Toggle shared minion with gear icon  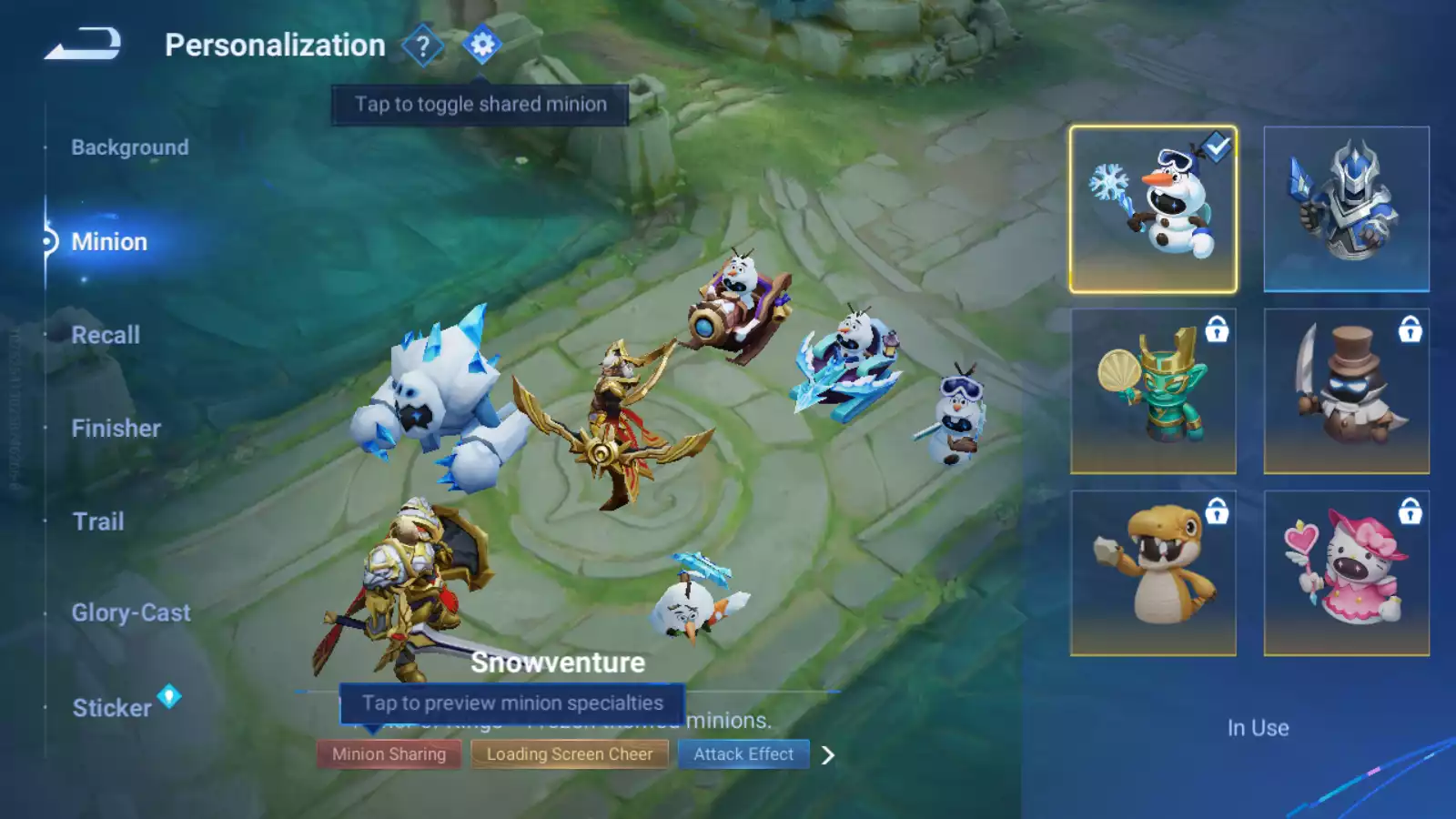pyautogui.click(x=482, y=44)
